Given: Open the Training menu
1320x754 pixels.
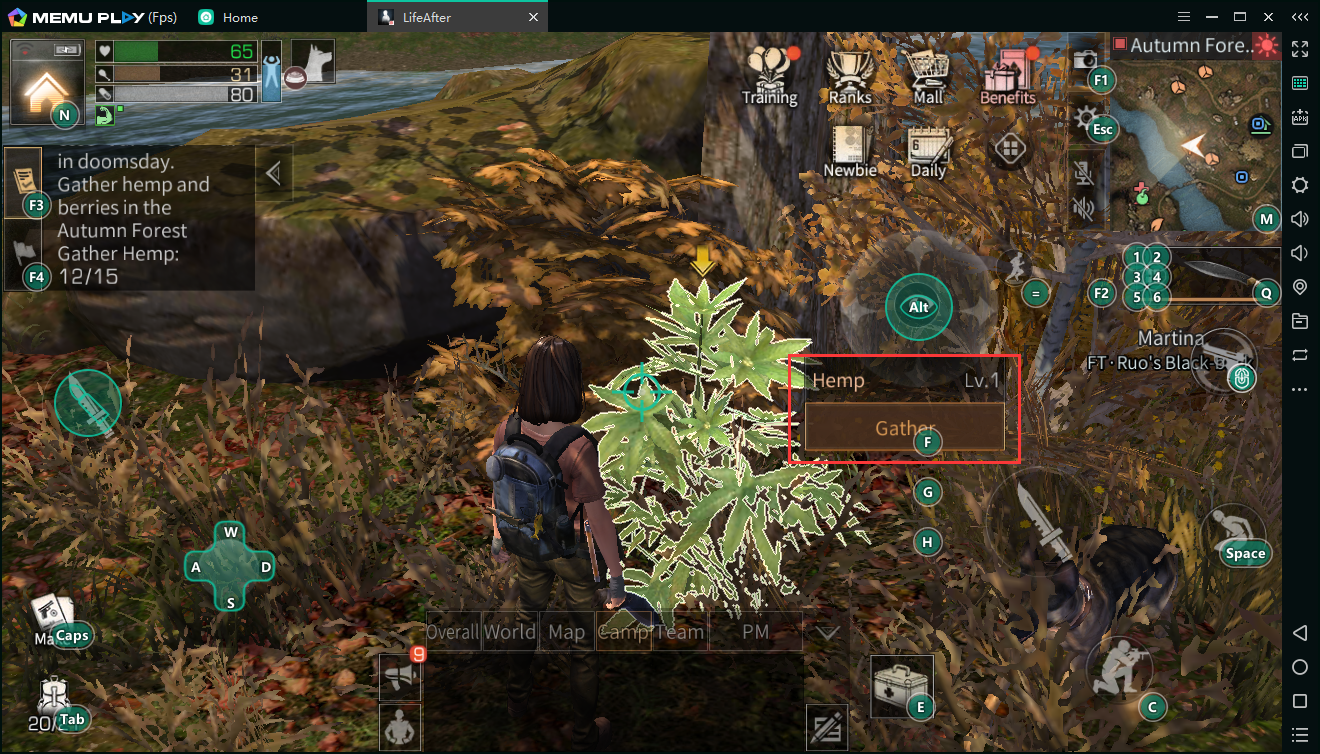Looking at the screenshot, I should (x=769, y=75).
